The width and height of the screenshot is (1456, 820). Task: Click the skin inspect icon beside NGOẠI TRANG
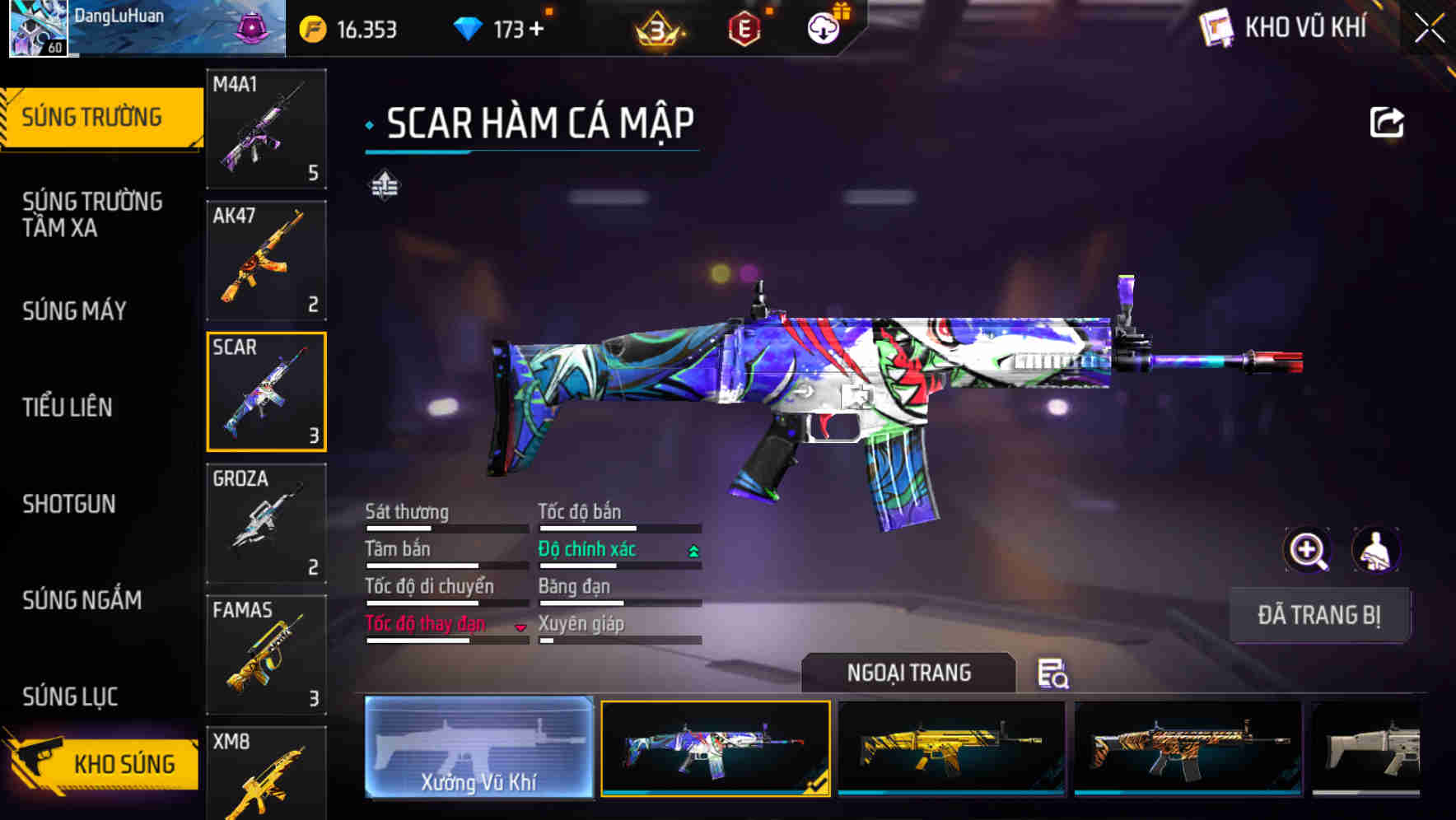(1055, 673)
